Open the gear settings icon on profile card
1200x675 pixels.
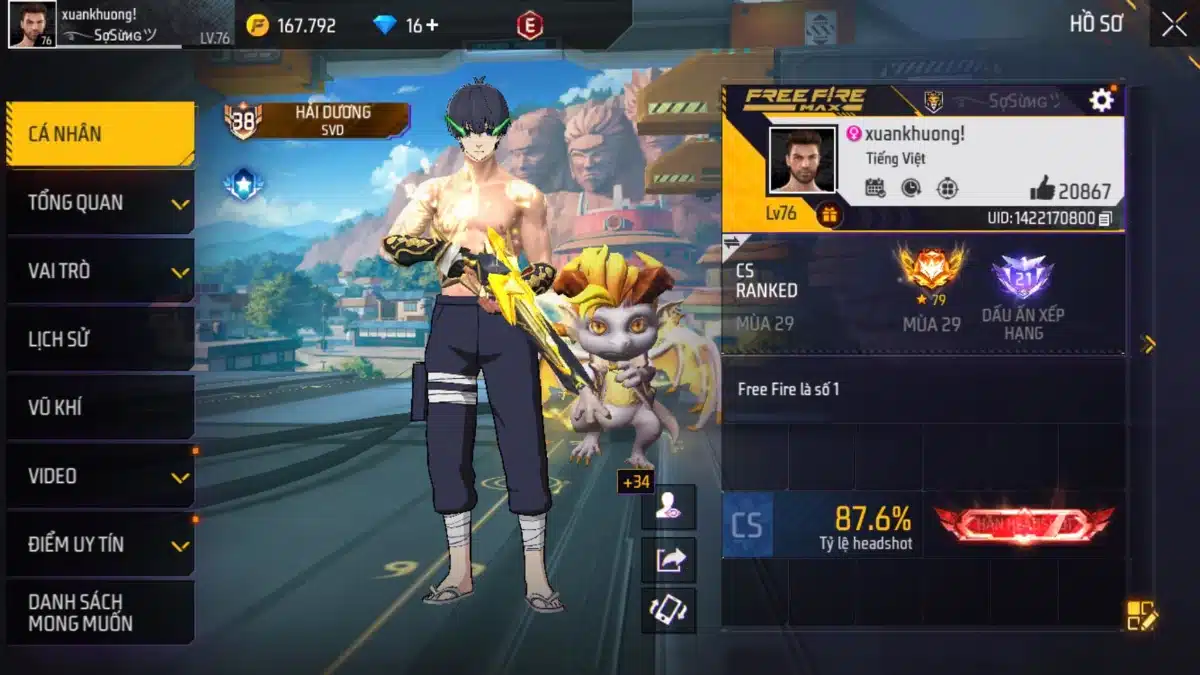pos(1101,100)
